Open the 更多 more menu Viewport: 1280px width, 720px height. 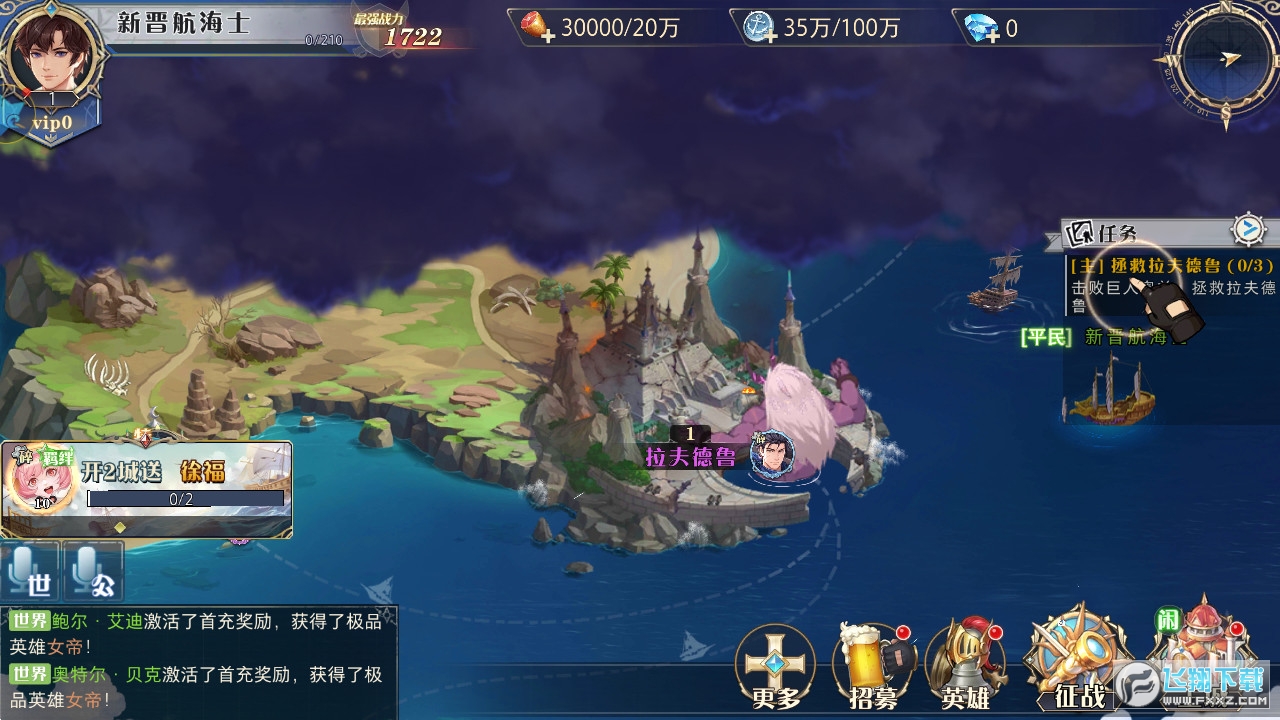[x=776, y=667]
